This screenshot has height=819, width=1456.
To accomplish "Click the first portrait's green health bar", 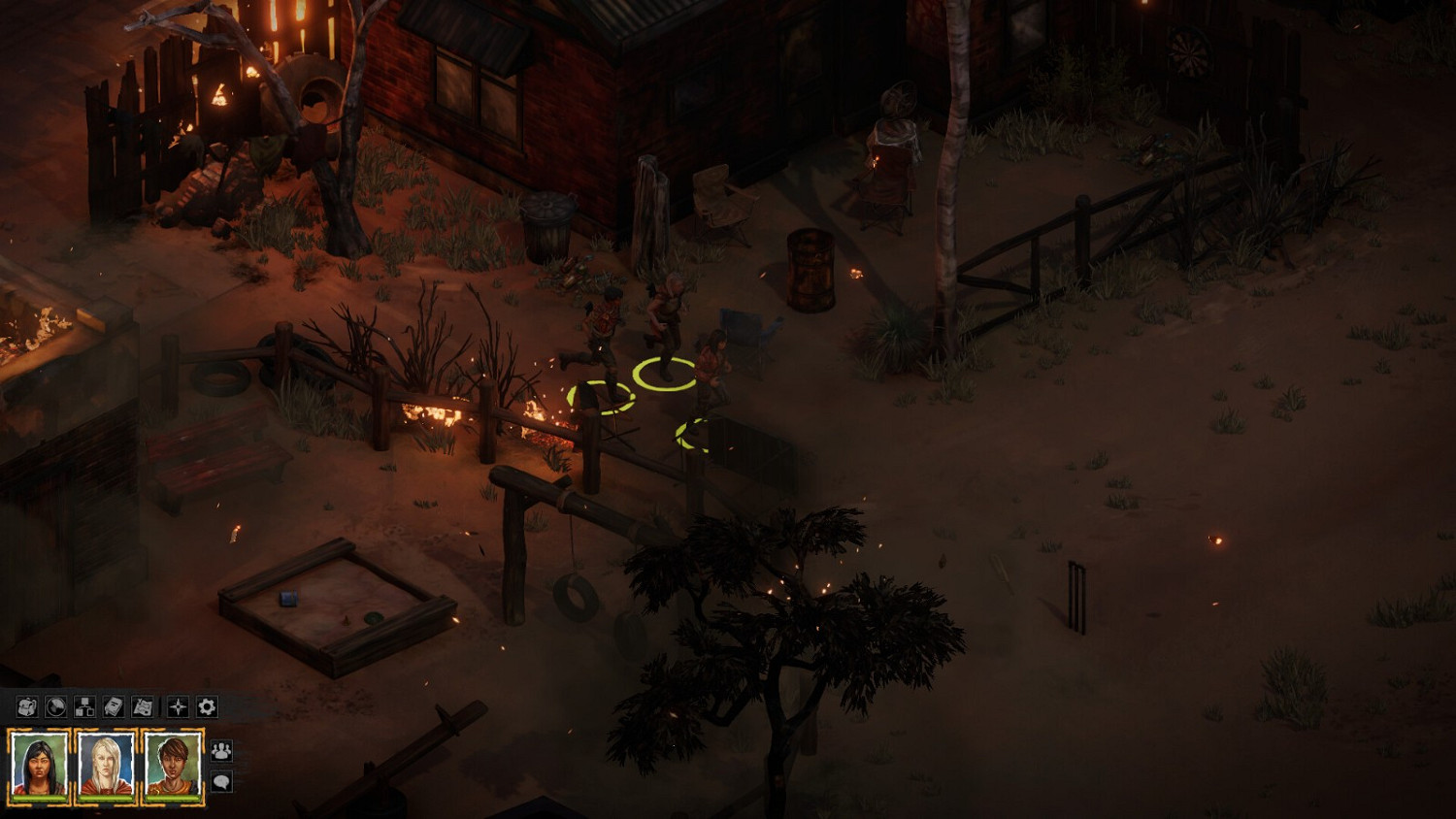I will click(39, 799).
